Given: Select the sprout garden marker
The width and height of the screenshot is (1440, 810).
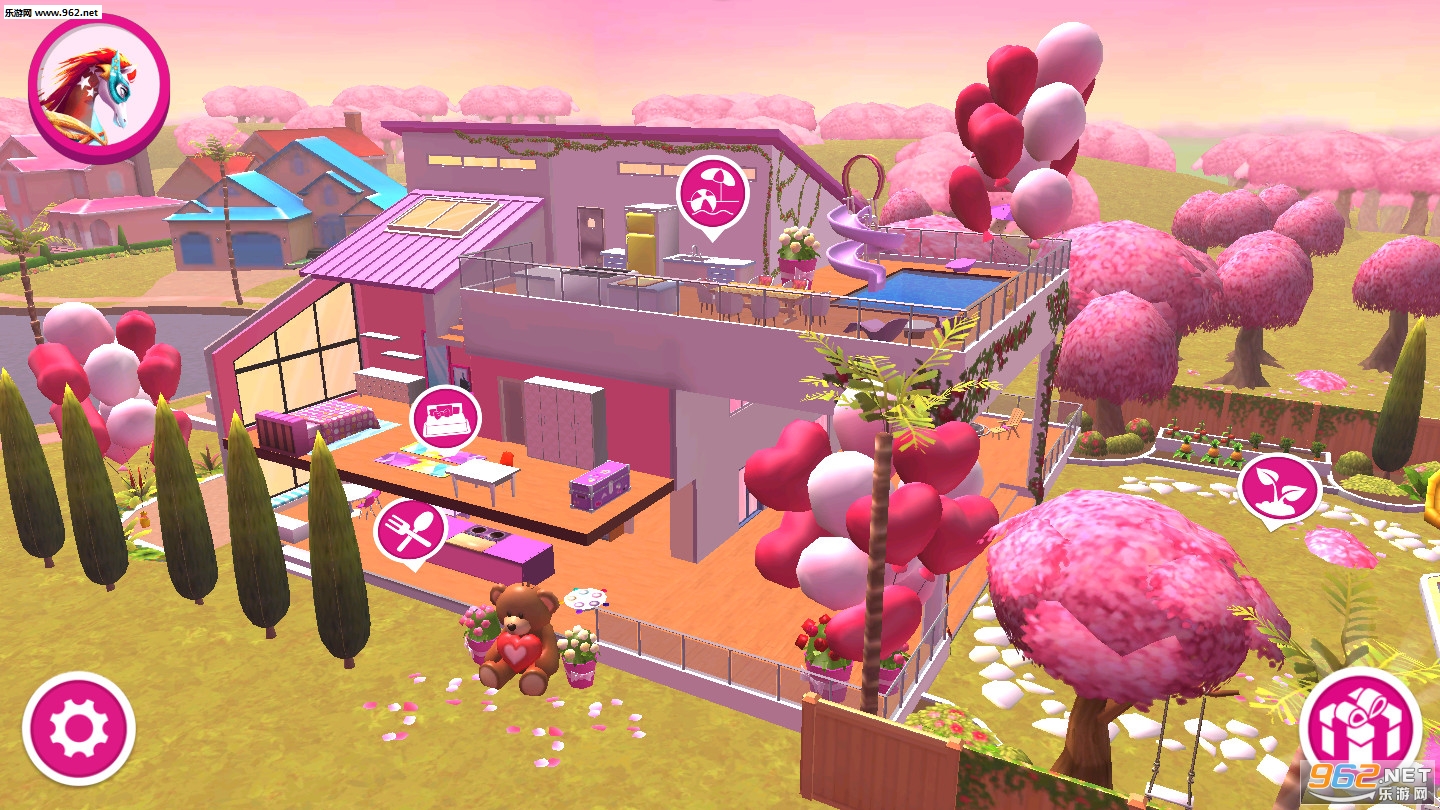Looking at the screenshot, I should pyautogui.click(x=1279, y=487).
